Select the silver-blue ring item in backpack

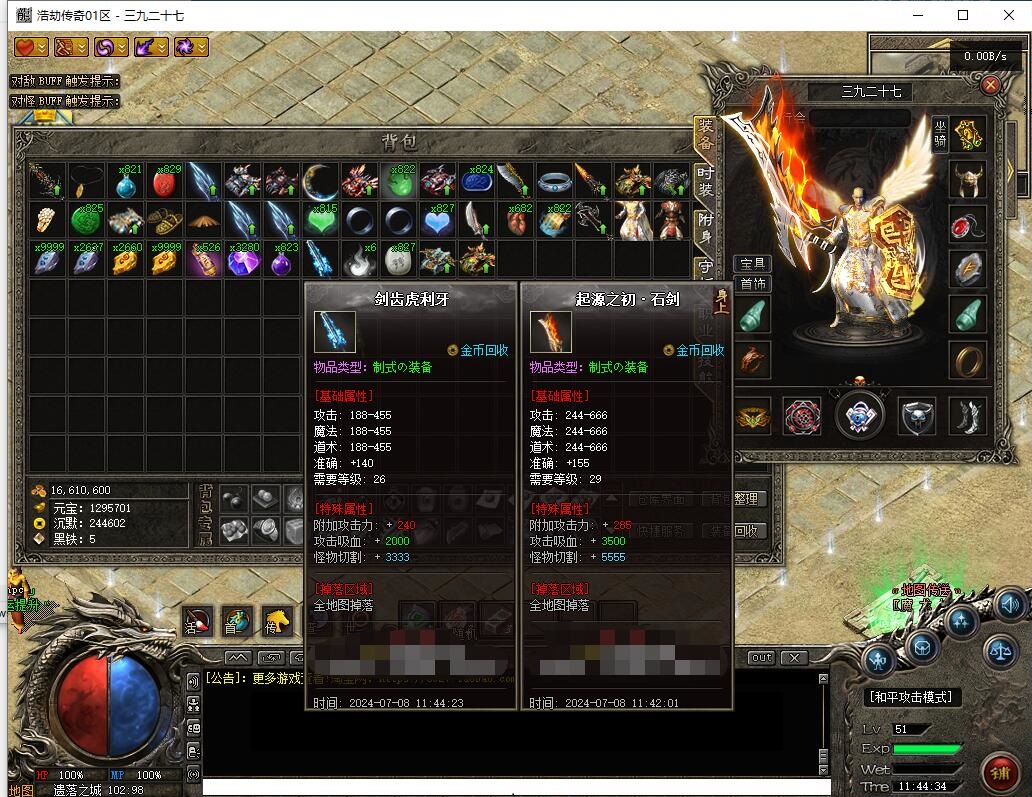[554, 181]
